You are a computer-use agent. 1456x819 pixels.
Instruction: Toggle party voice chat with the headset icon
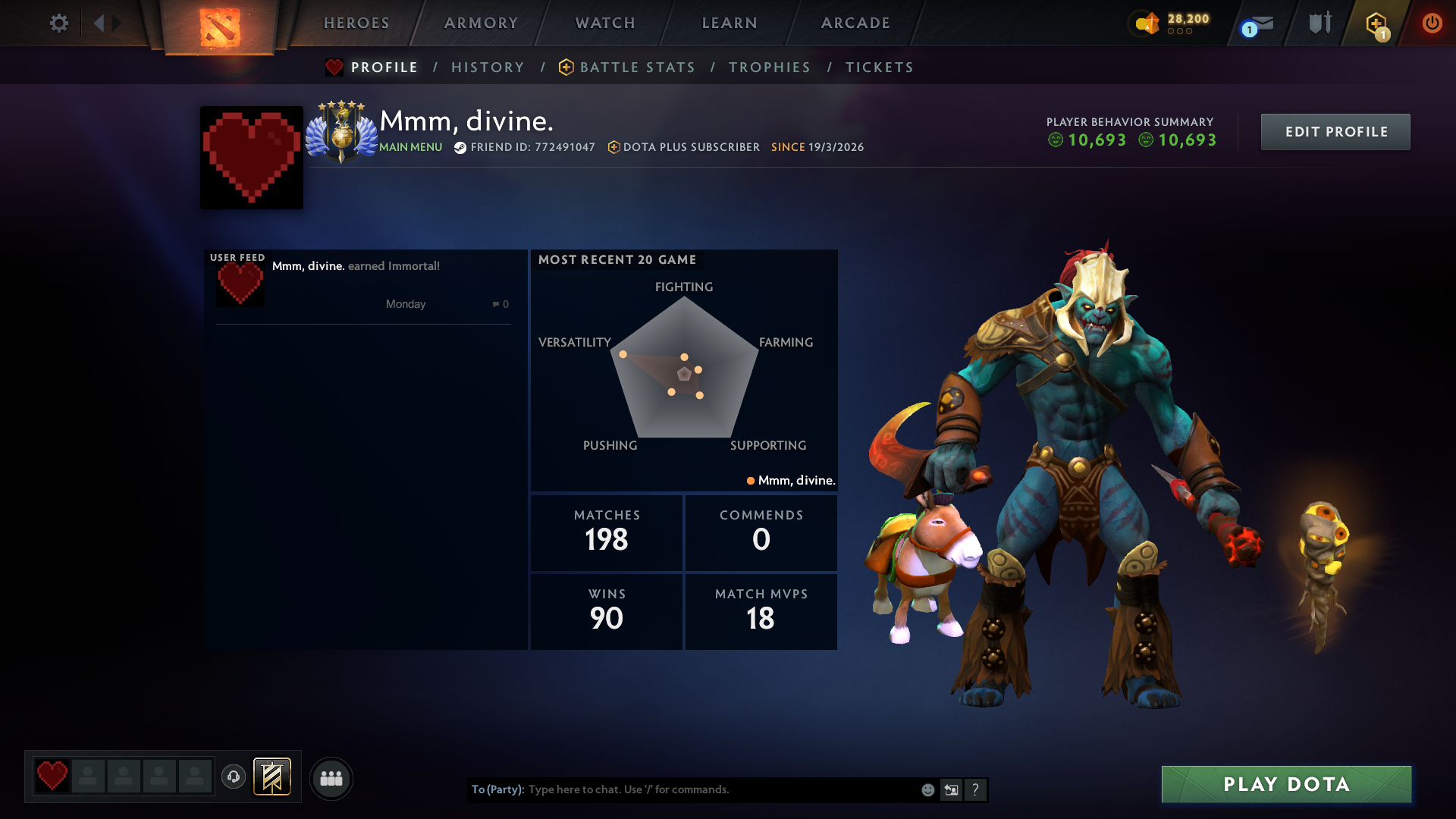234,778
